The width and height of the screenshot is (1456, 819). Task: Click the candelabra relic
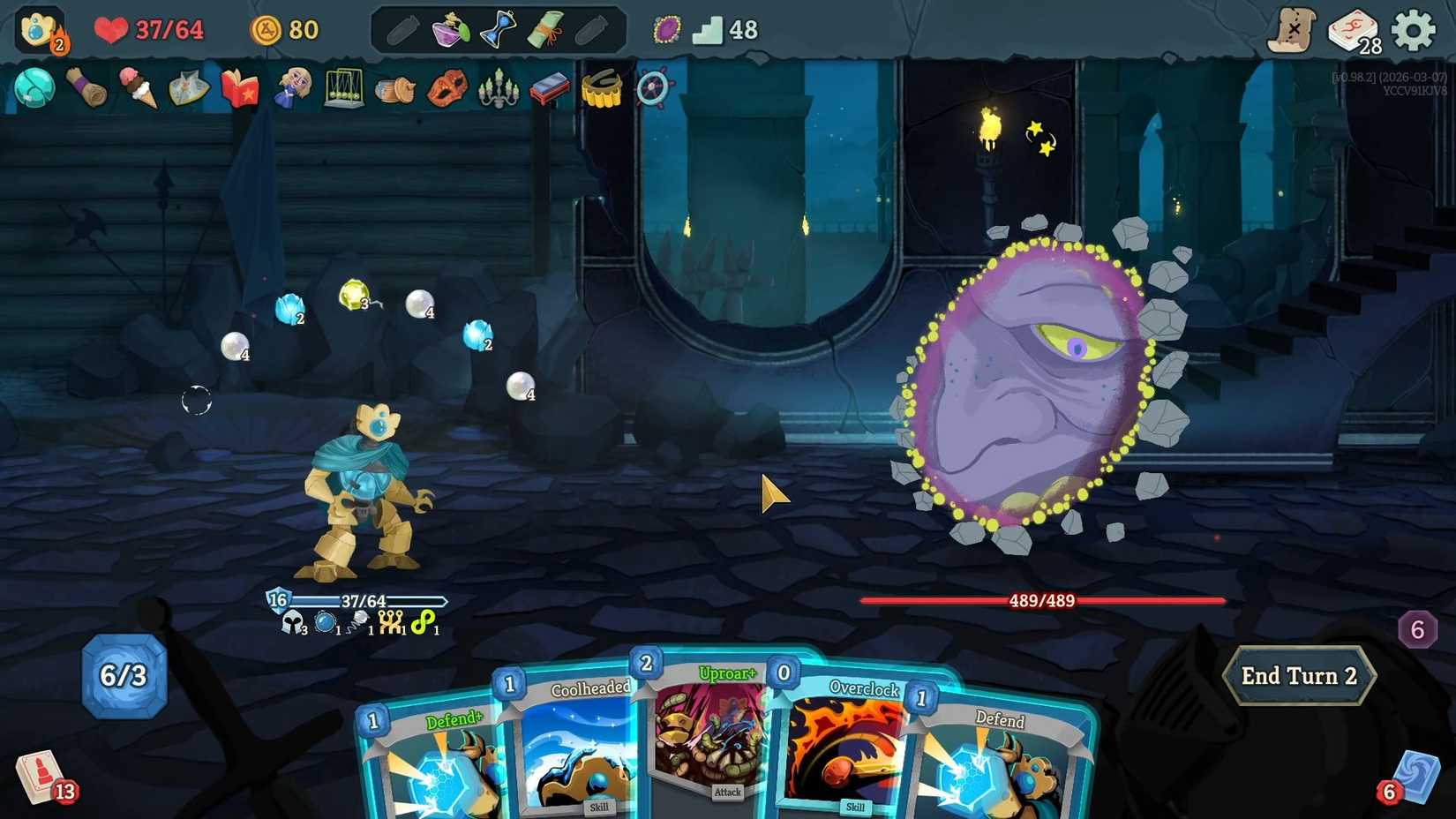pos(497,88)
